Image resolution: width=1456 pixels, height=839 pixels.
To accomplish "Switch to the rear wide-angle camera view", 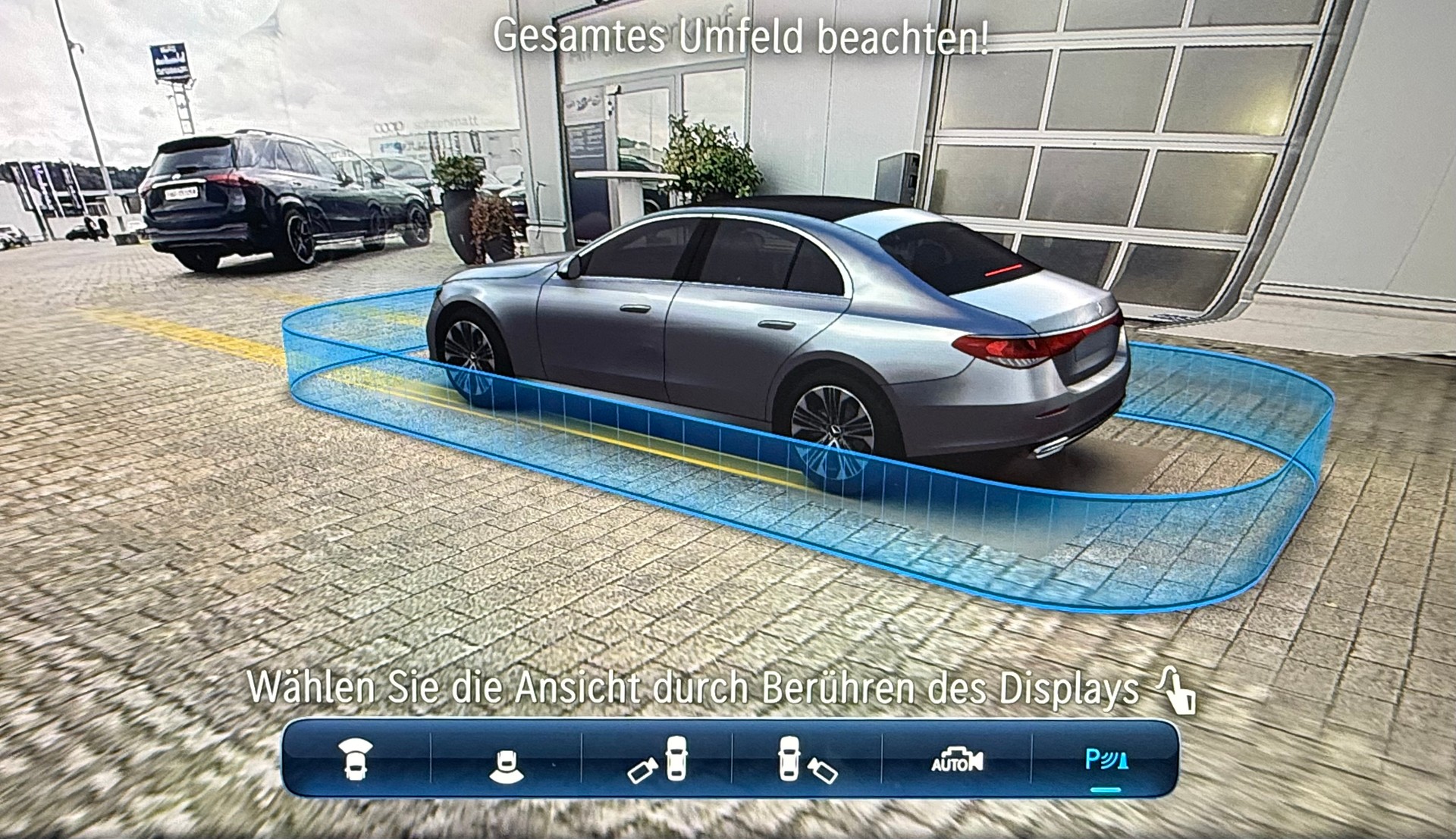I will 506,764.
